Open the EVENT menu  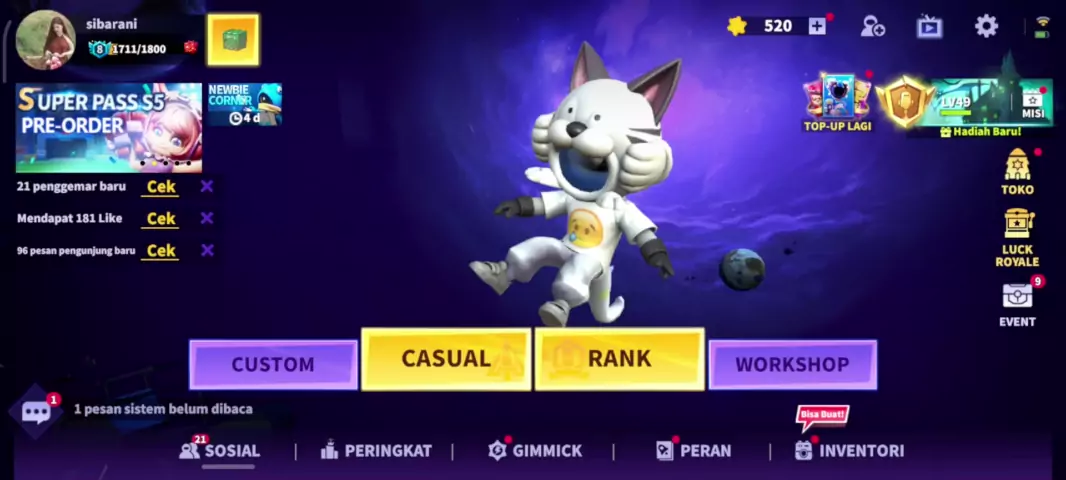pos(1017,304)
